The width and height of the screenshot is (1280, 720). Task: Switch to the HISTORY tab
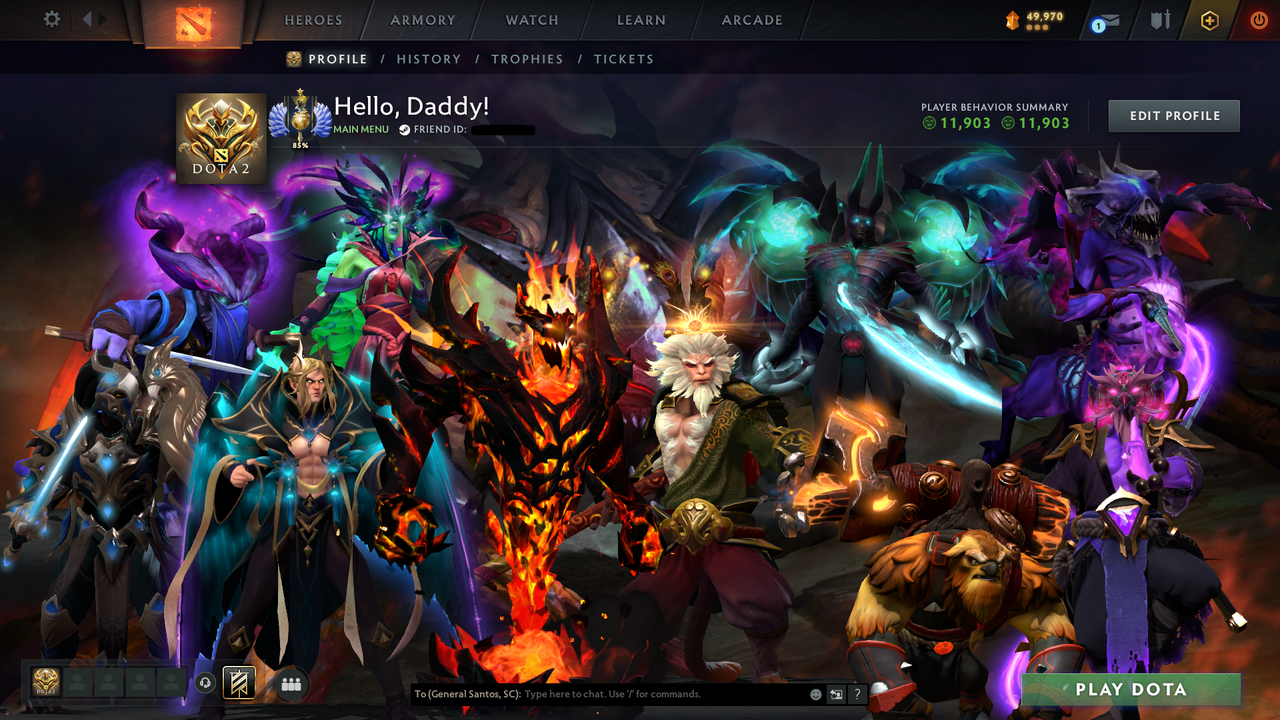tap(428, 59)
